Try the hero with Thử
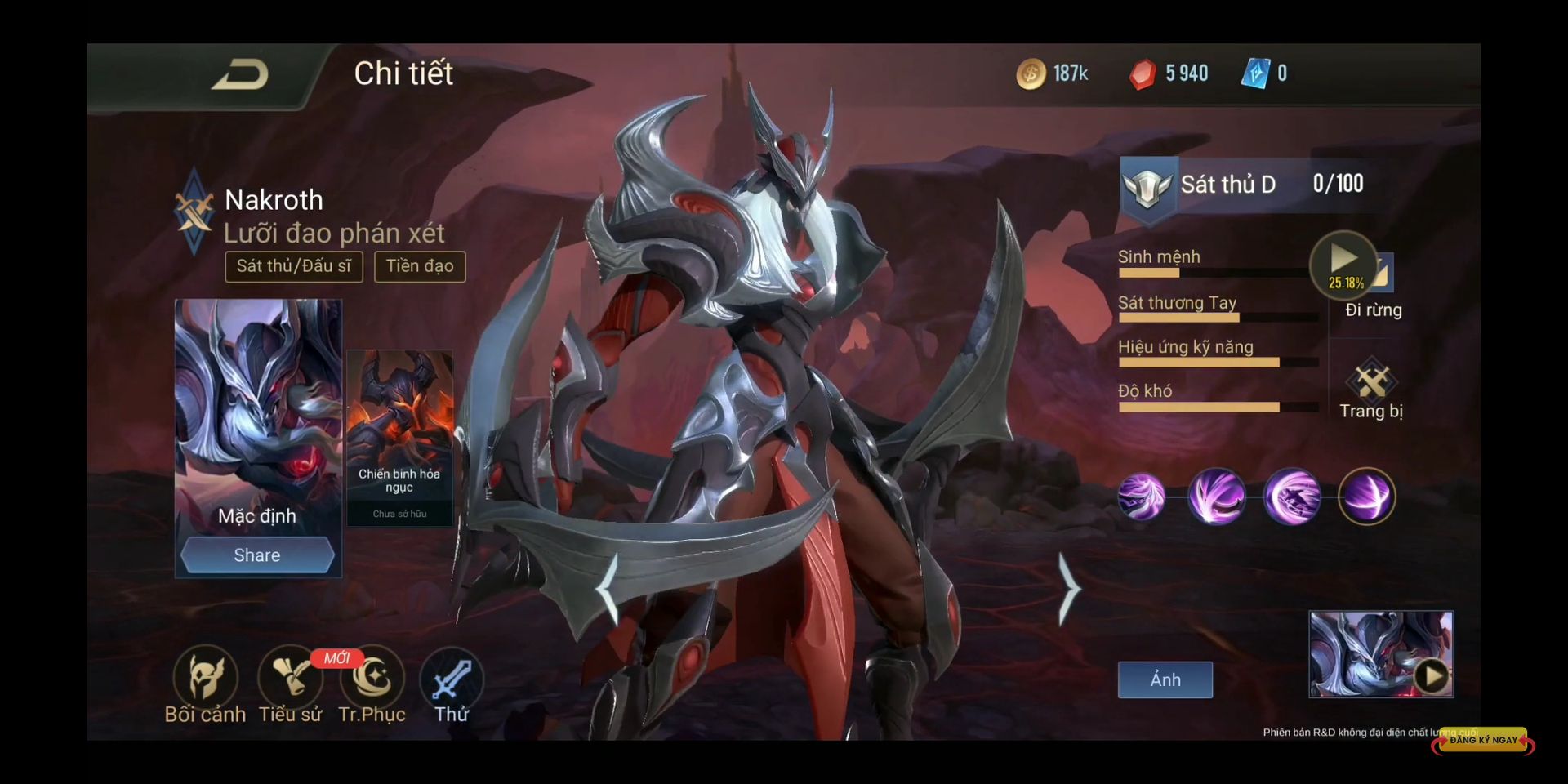Viewport: 1568px width, 784px height. click(x=452, y=684)
